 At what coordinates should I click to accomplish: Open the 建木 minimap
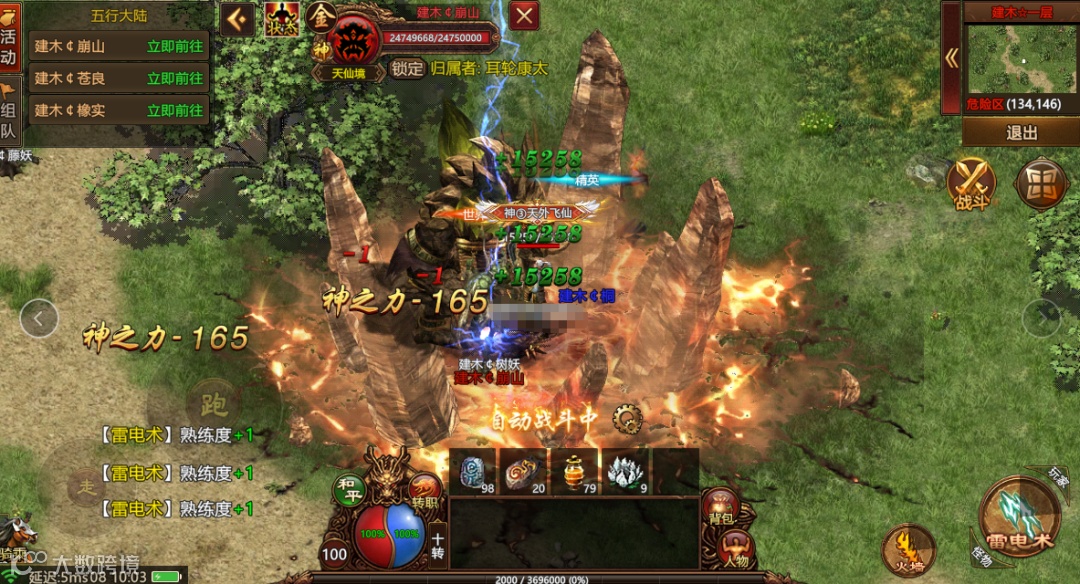[1020, 59]
